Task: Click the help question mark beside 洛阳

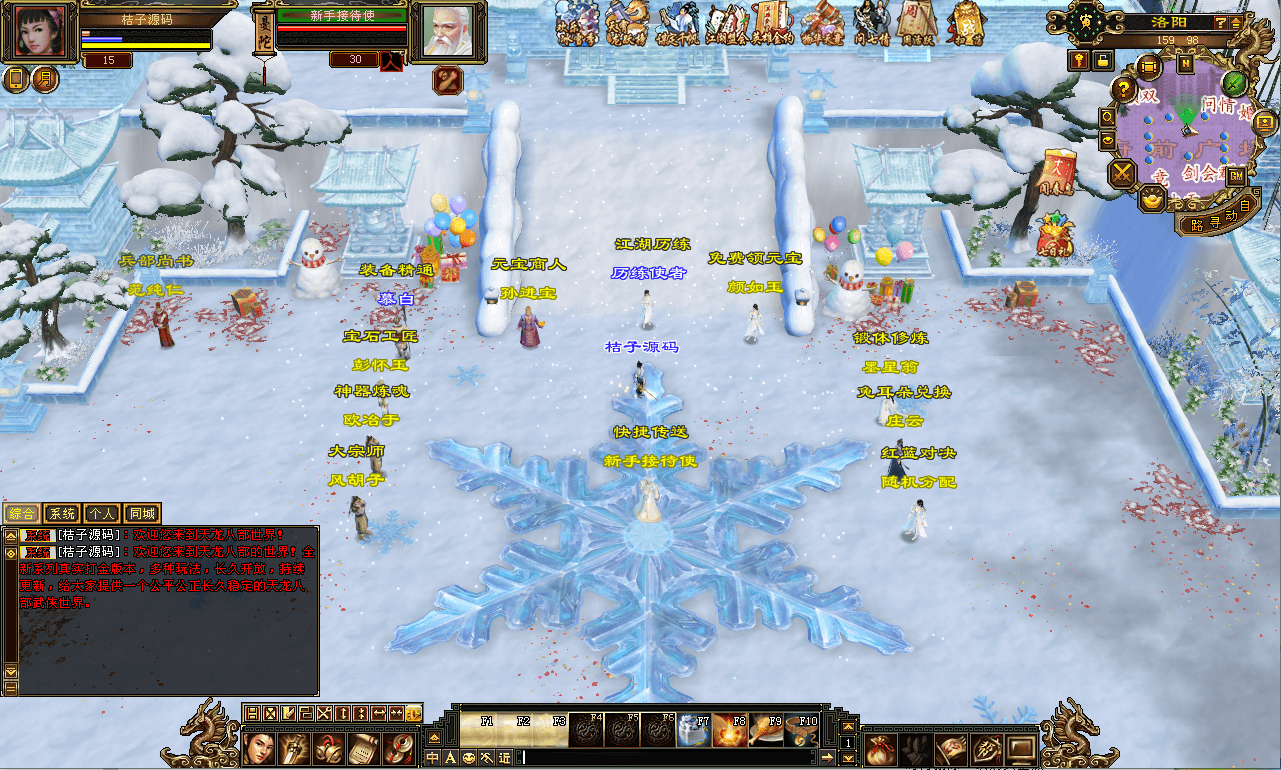Action: click(x=1221, y=22)
